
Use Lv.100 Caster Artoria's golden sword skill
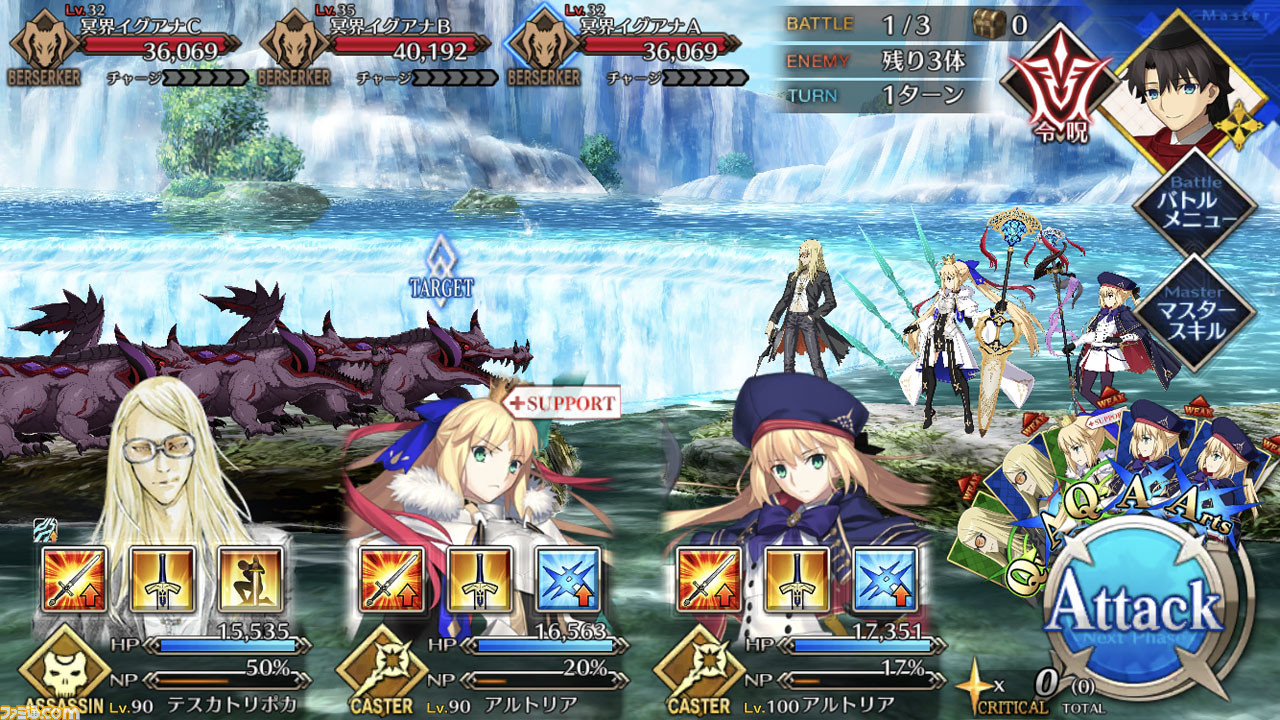coord(797,580)
